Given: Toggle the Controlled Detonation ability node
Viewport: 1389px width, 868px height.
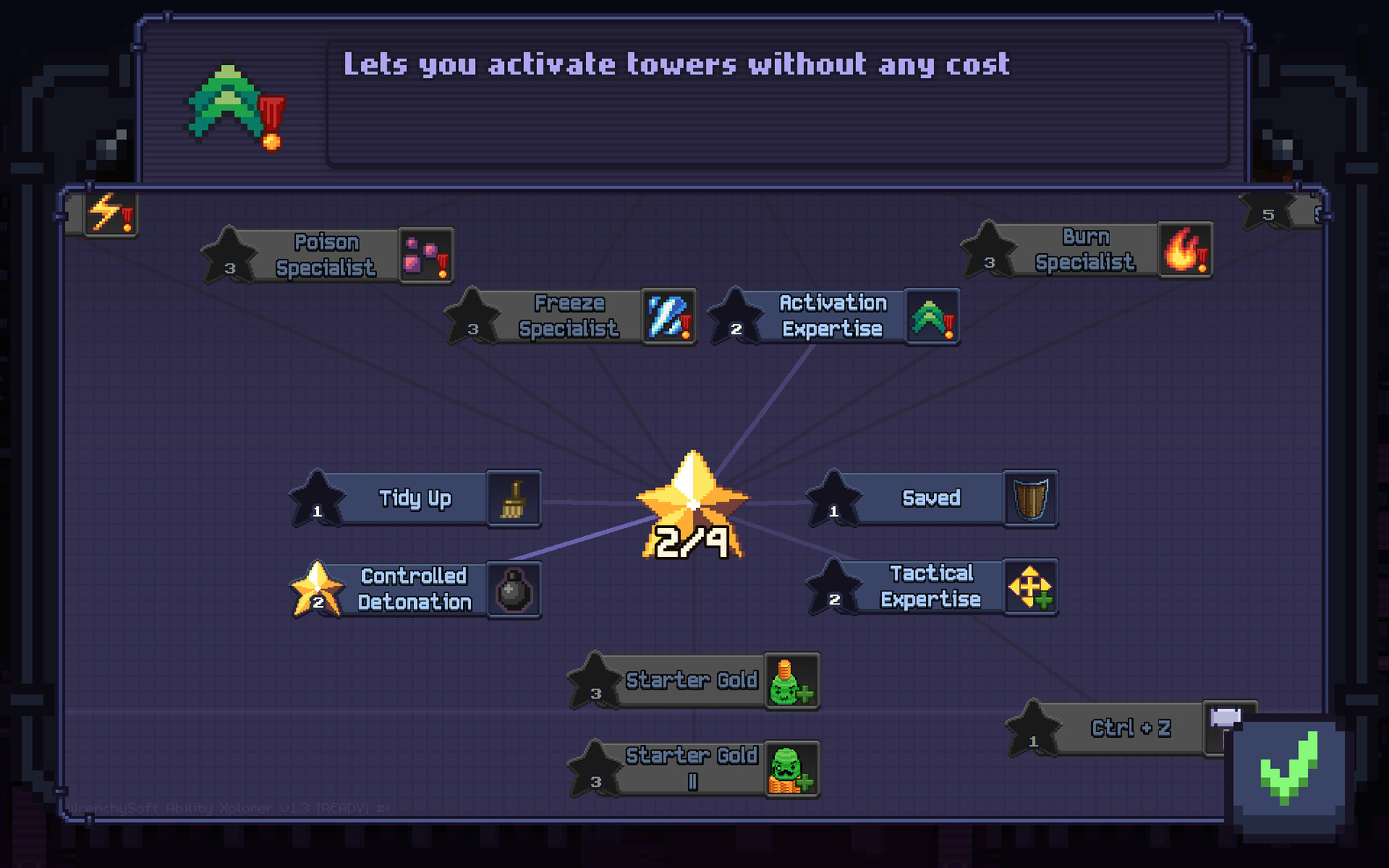Looking at the screenshot, I should point(412,588).
